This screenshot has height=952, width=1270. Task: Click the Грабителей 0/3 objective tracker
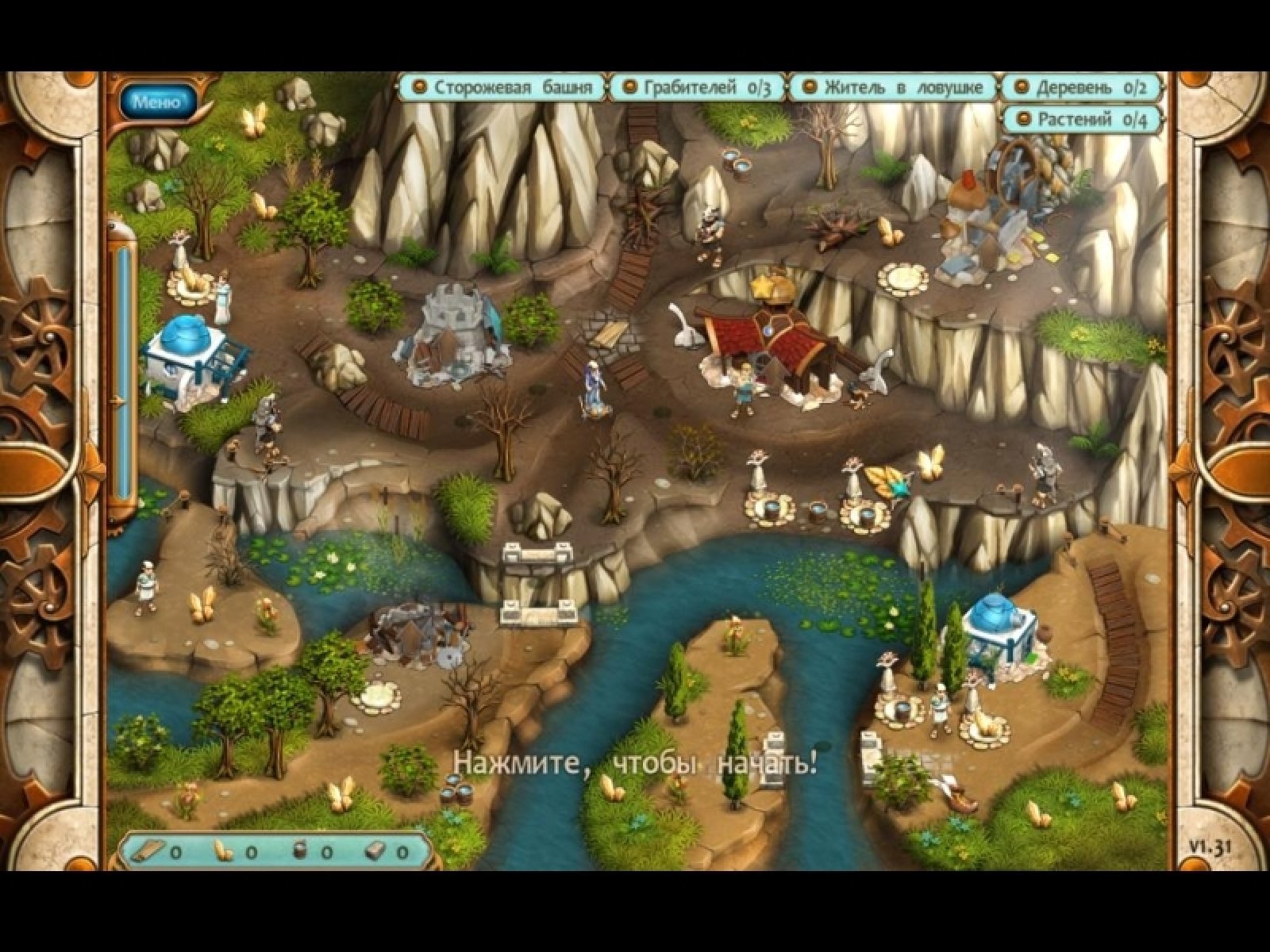tap(697, 87)
